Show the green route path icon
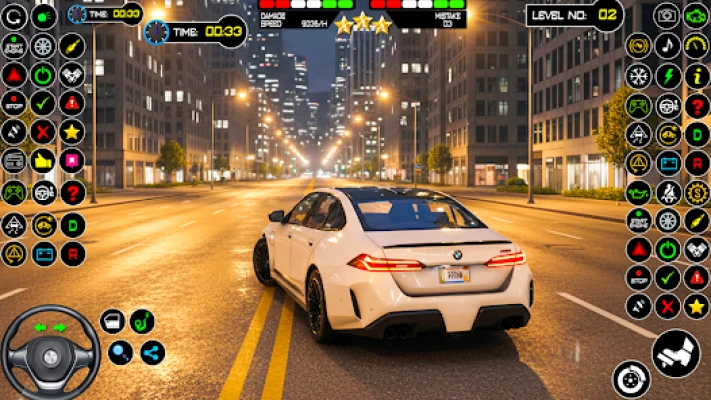 point(142,321)
